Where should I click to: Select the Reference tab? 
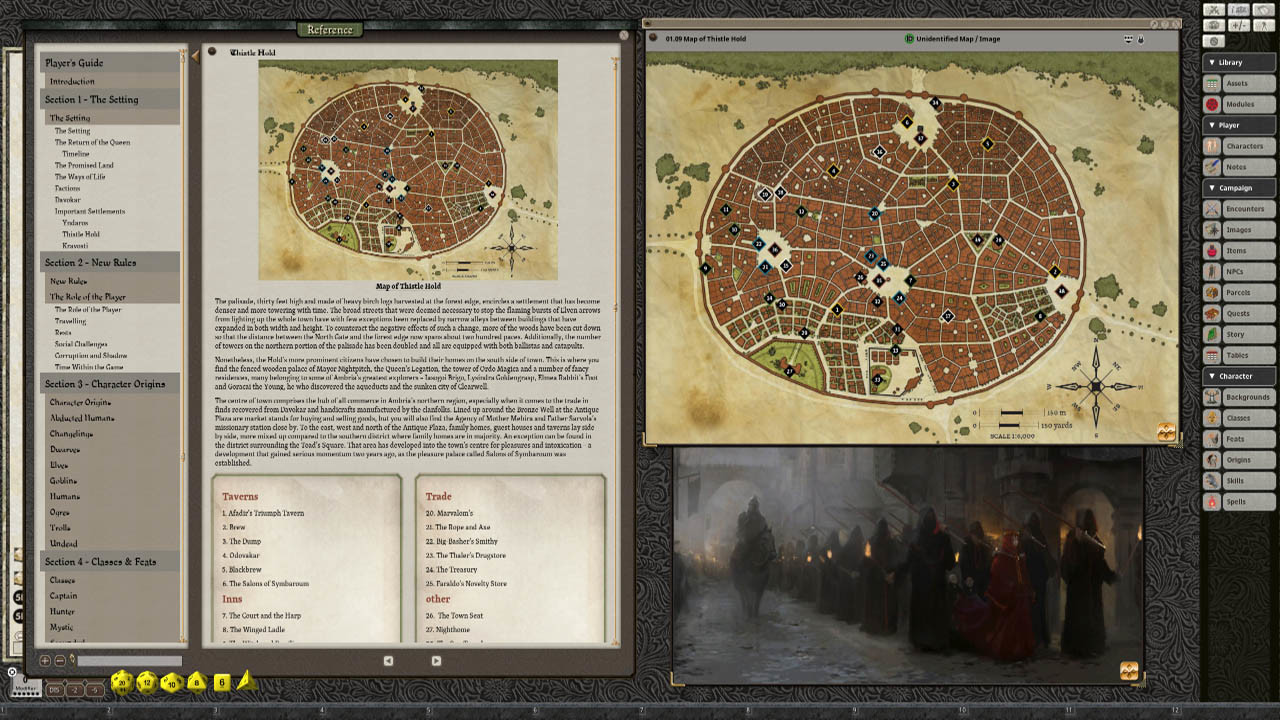(329, 30)
